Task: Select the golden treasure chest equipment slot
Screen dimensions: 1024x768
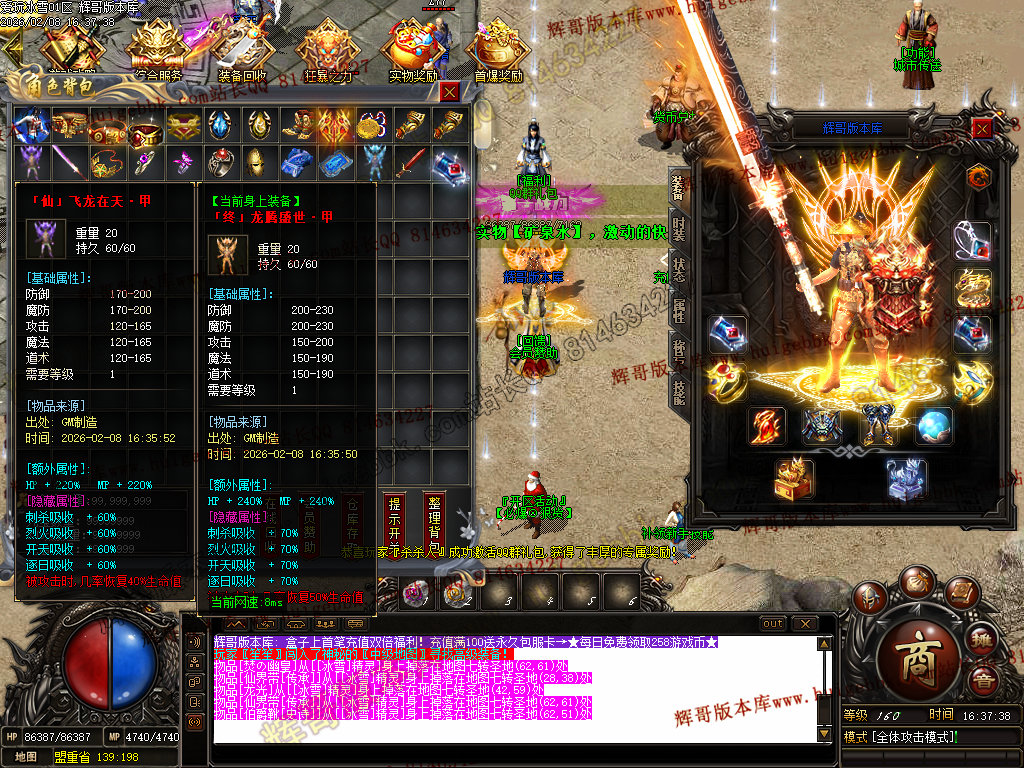Action: click(793, 478)
